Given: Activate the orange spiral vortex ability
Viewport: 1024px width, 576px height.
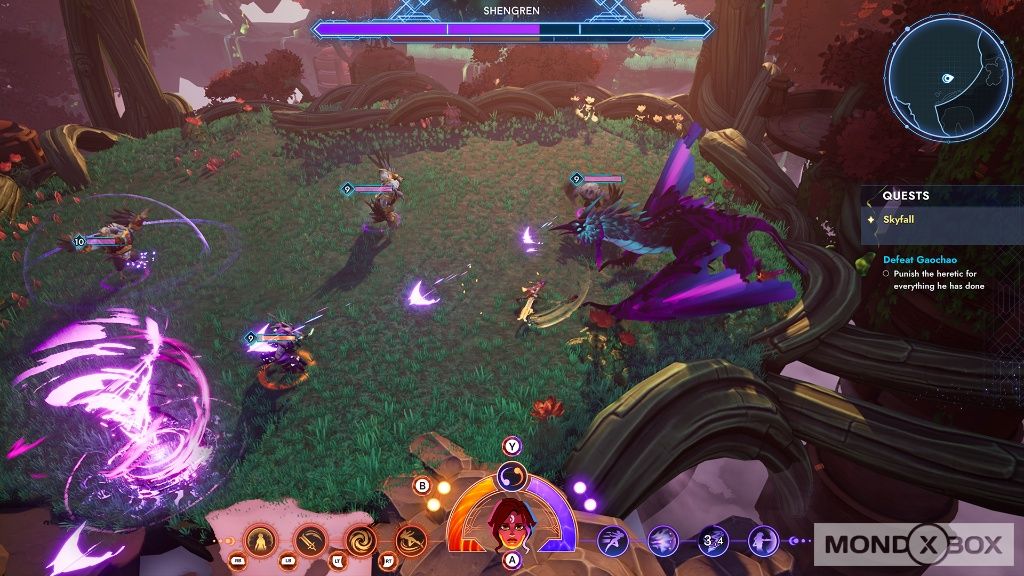Looking at the screenshot, I should (361, 541).
